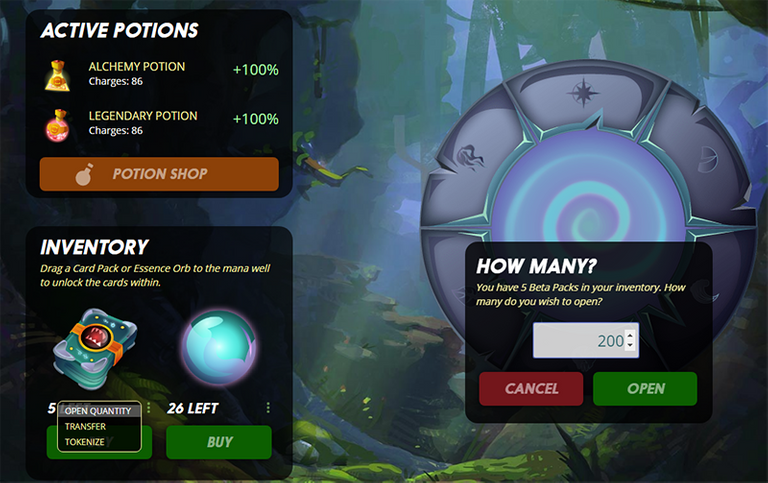Image resolution: width=768 pixels, height=483 pixels.
Task: Select Transfer in the pack menu
Action: 85,426
